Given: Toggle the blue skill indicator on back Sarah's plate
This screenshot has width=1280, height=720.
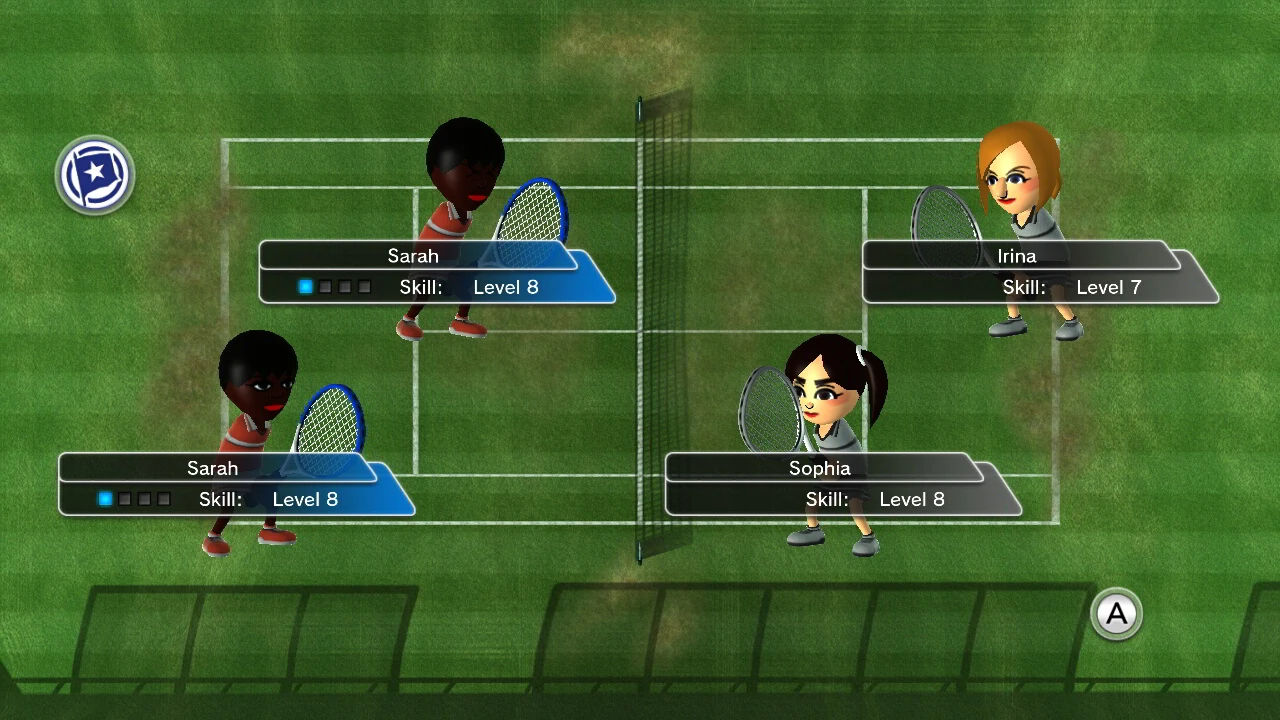Looking at the screenshot, I should click(x=305, y=287).
